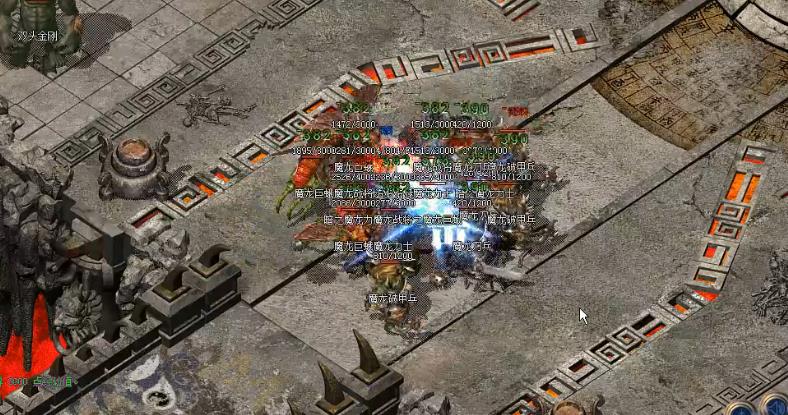The height and width of the screenshot is (415, 788).
Task: Click the blue orb button nearest the screen corner
Action: point(774,408)
